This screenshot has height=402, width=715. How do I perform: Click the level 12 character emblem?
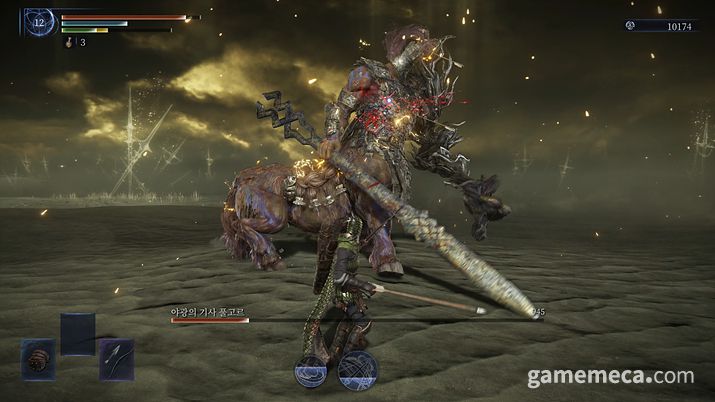(x=40, y=21)
